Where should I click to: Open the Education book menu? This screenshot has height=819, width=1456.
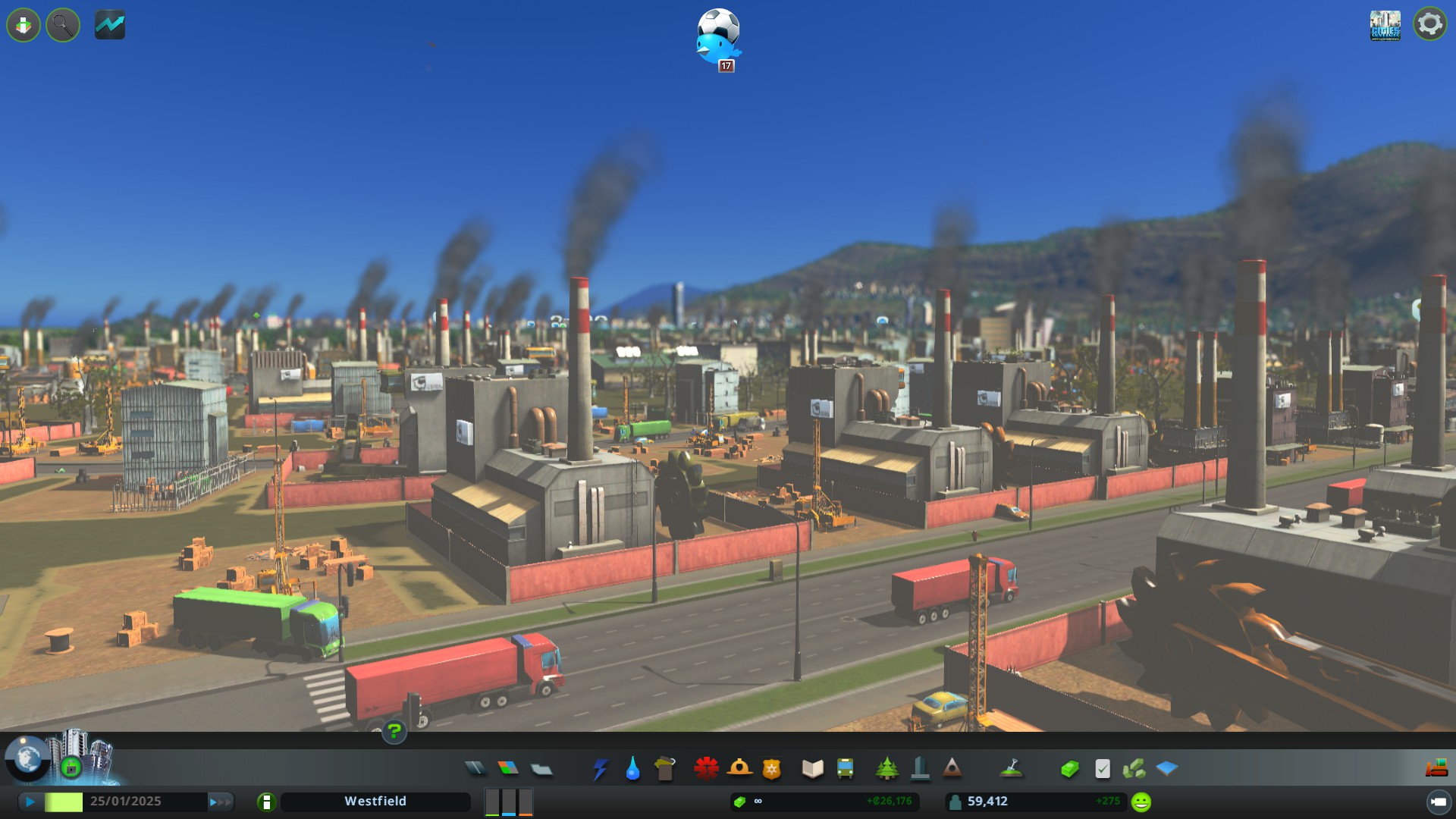coord(812,769)
